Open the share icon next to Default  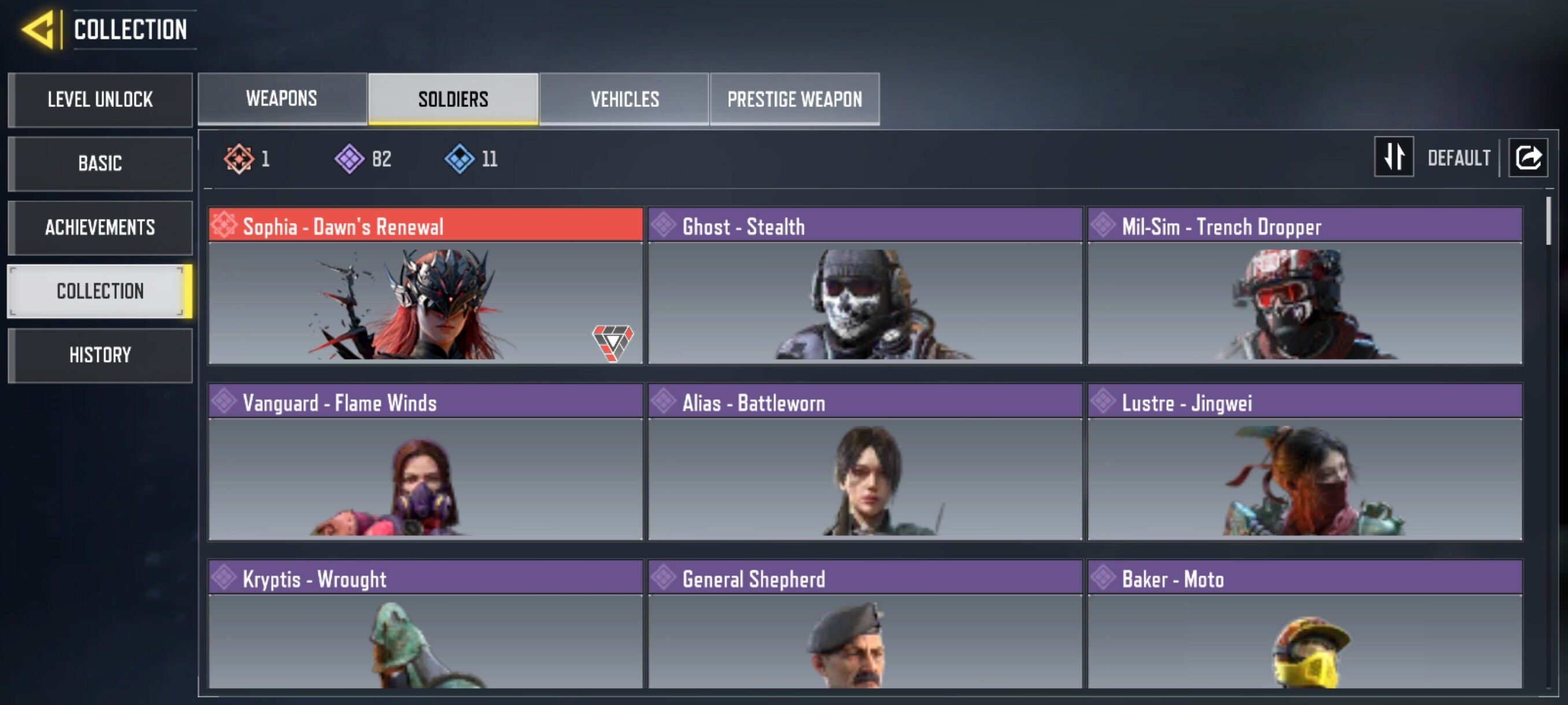1529,158
